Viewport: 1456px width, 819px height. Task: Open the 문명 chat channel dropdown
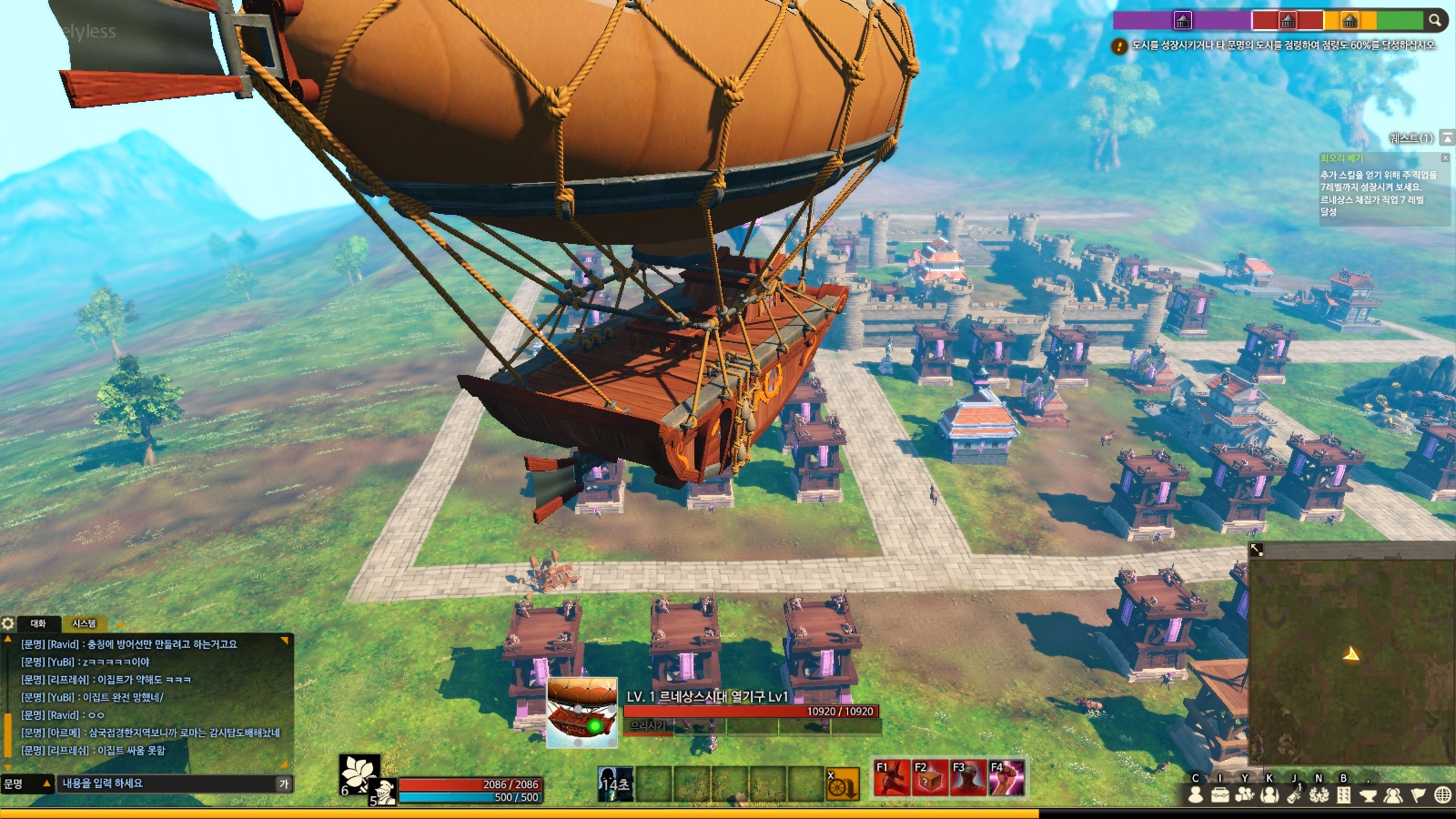[26, 784]
